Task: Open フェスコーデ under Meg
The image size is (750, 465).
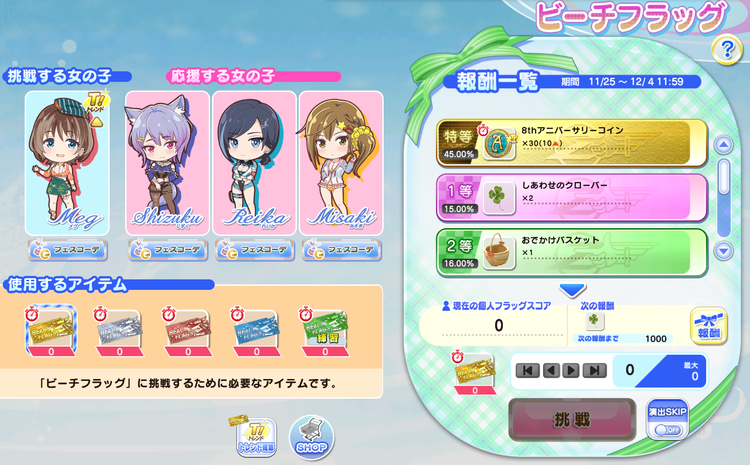Action: [69, 250]
